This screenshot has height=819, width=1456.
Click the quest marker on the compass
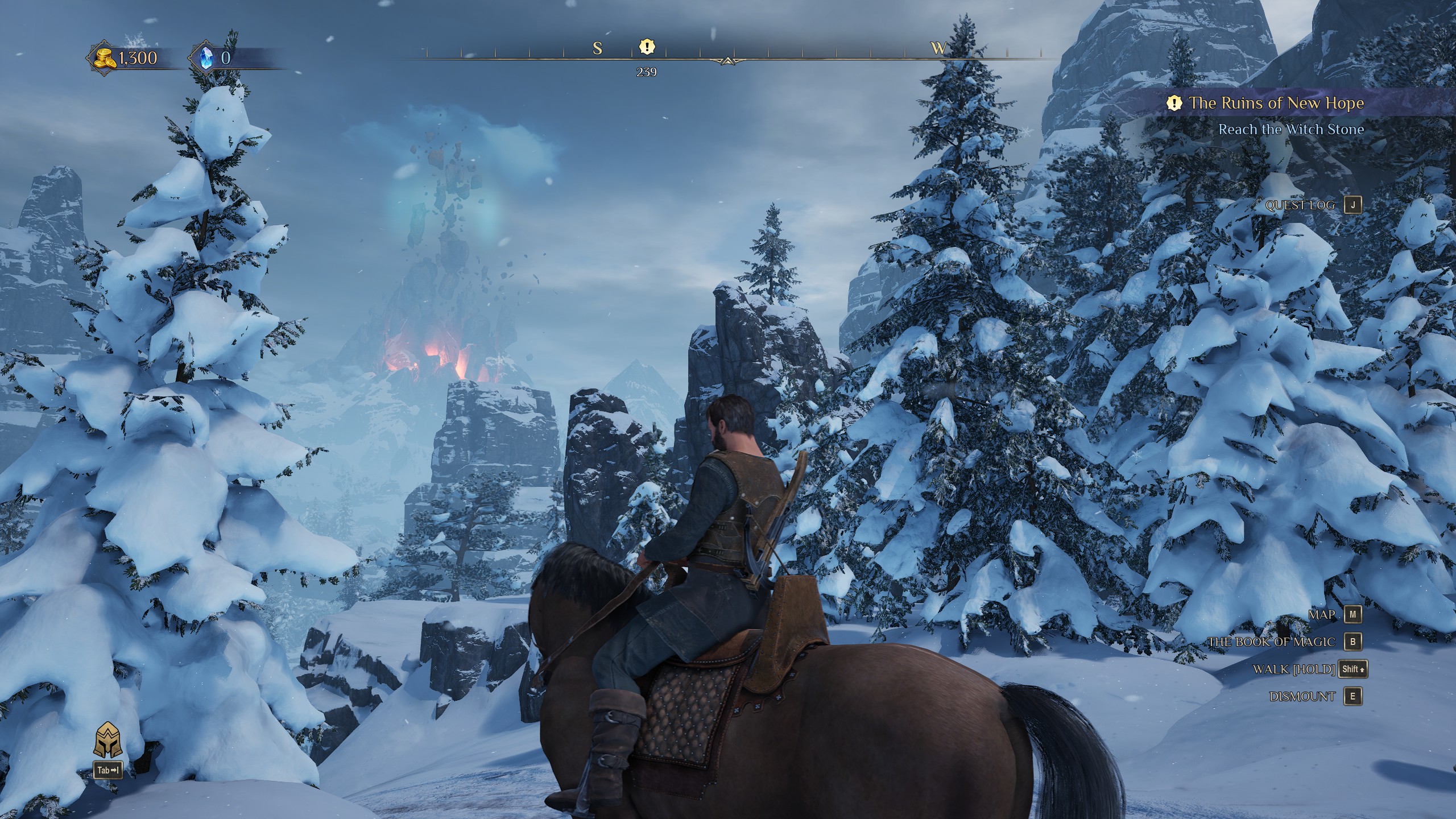click(647, 47)
